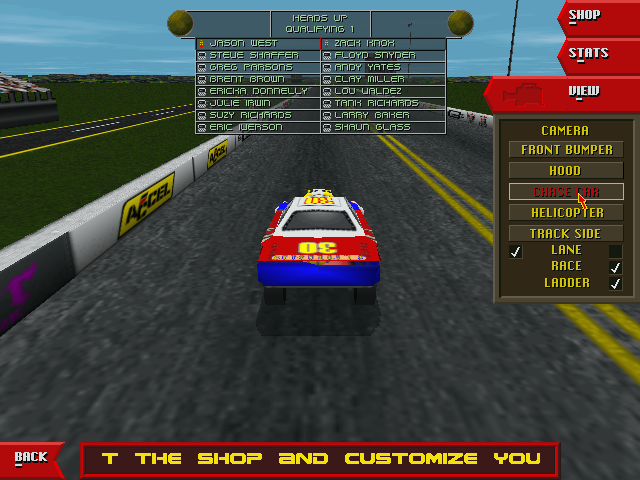Toggle the Ladder display checkbox
640x480 pixels.
pyautogui.click(x=615, y=283)
